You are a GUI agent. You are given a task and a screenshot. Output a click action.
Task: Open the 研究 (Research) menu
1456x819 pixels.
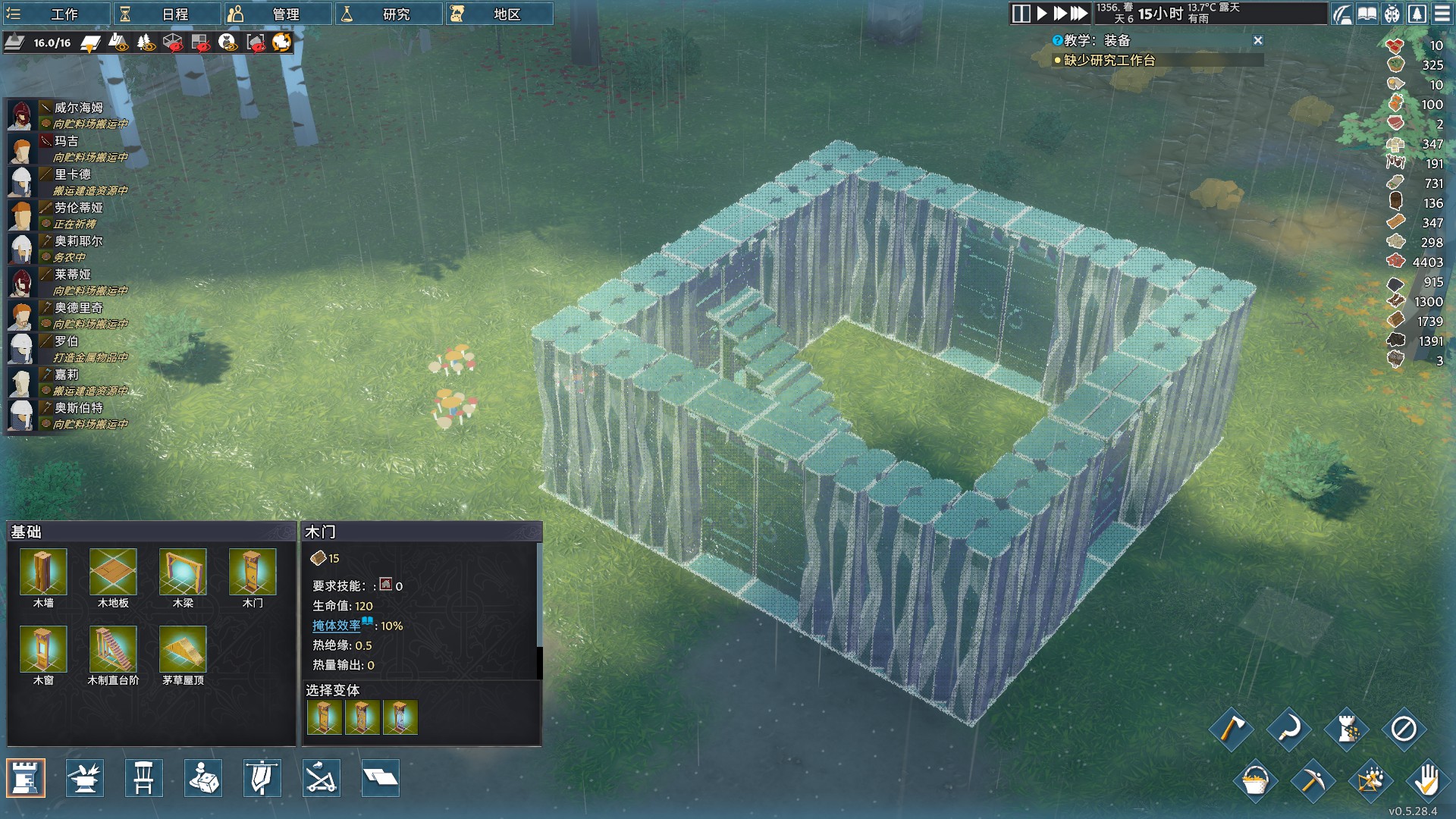coord(388,14)
